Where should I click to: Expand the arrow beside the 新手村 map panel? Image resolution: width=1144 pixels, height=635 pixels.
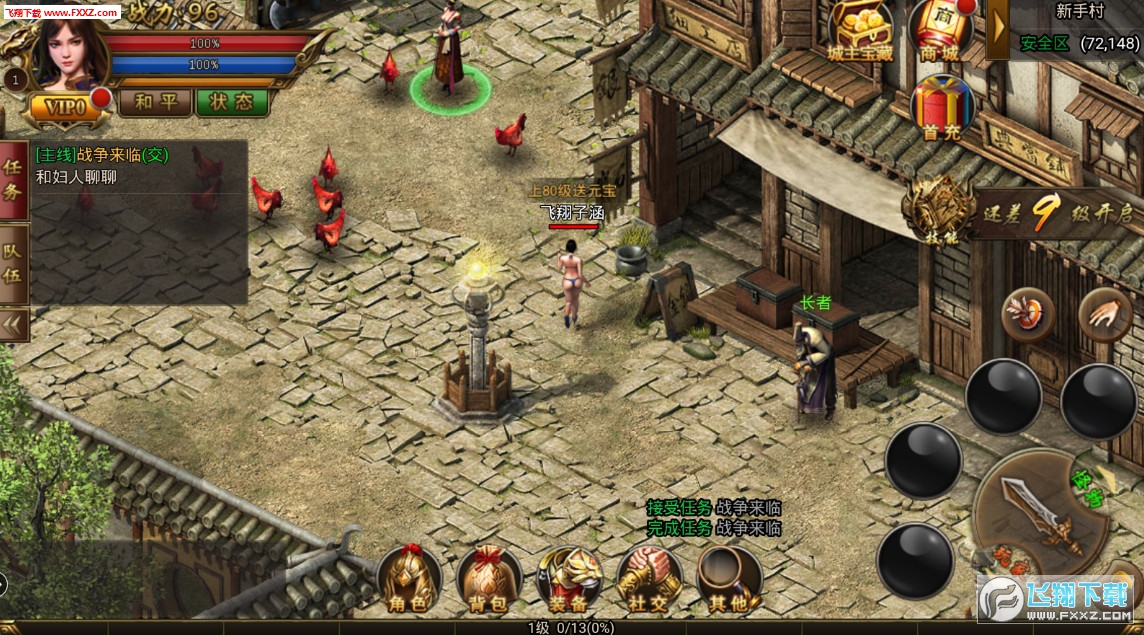[x=998, y=30]
